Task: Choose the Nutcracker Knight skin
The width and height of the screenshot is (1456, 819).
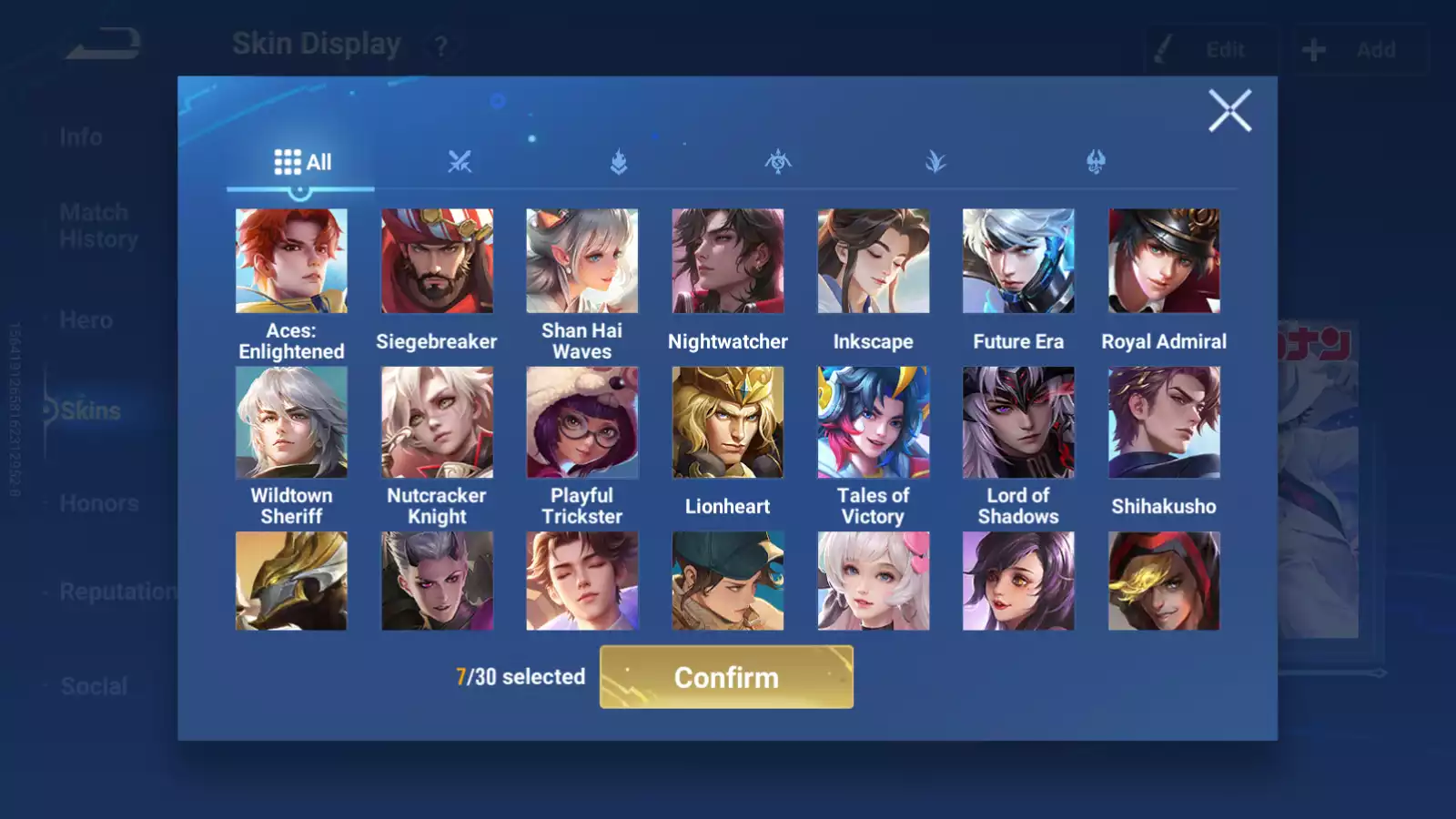Action: coord(437,422)
